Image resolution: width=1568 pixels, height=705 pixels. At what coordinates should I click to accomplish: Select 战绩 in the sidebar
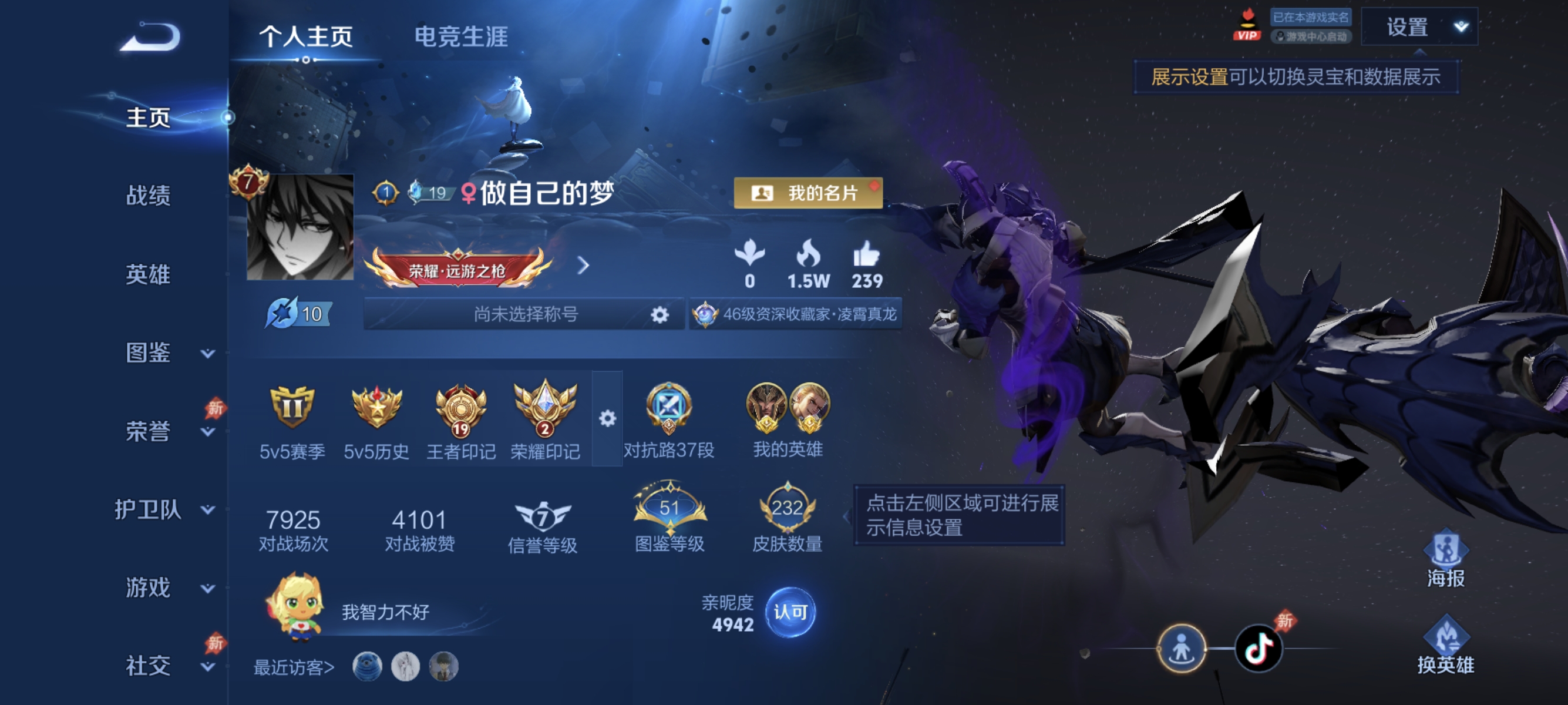click(x=150, y=196)
